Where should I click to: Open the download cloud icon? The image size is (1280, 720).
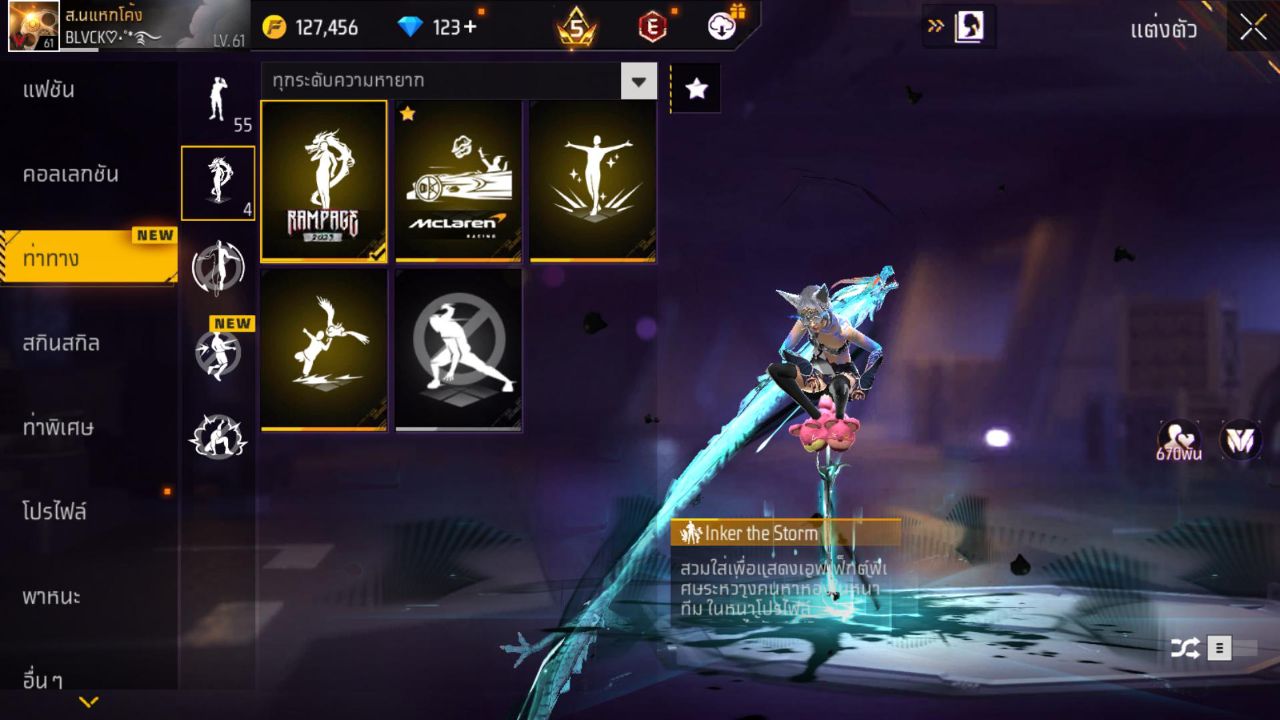tap(722, 27)
